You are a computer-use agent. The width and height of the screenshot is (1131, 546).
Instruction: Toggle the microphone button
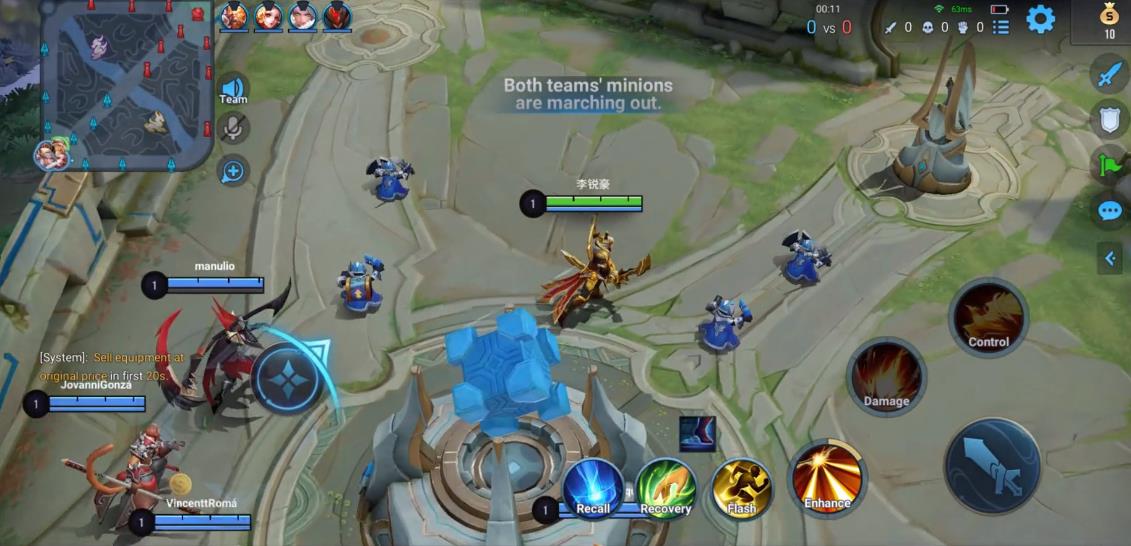[233, 128]
